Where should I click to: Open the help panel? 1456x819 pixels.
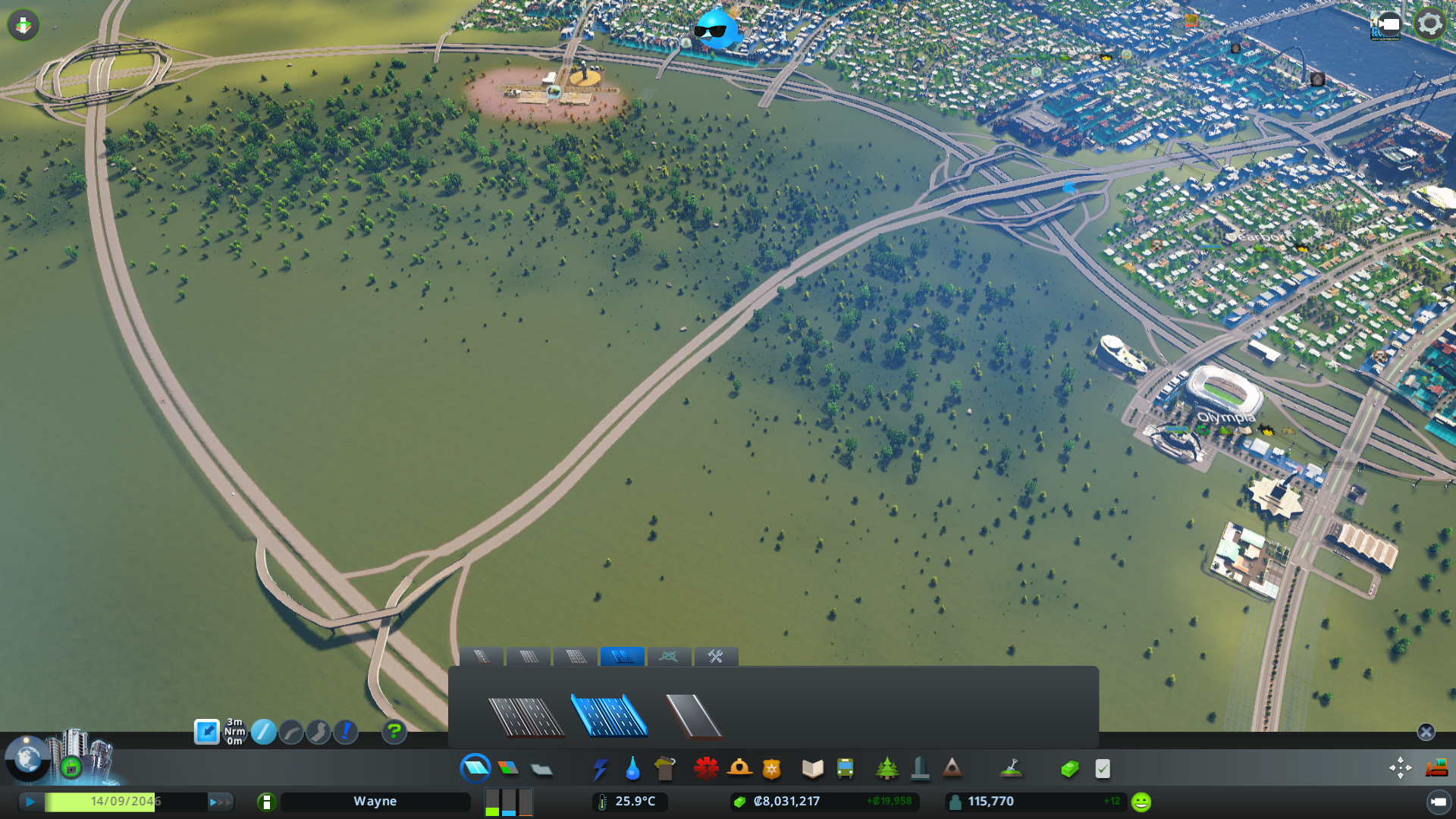click(x=394, y=733)
